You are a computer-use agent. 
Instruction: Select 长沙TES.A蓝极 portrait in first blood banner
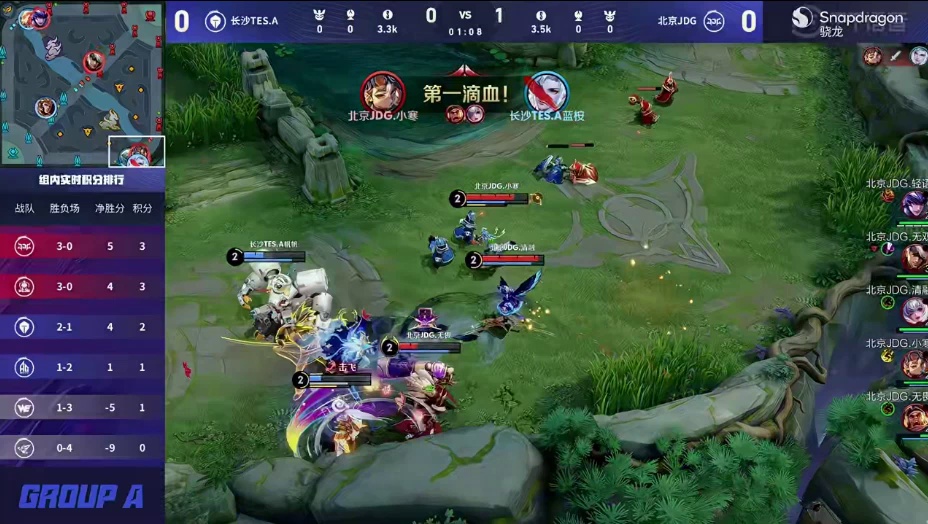[546, 93]
